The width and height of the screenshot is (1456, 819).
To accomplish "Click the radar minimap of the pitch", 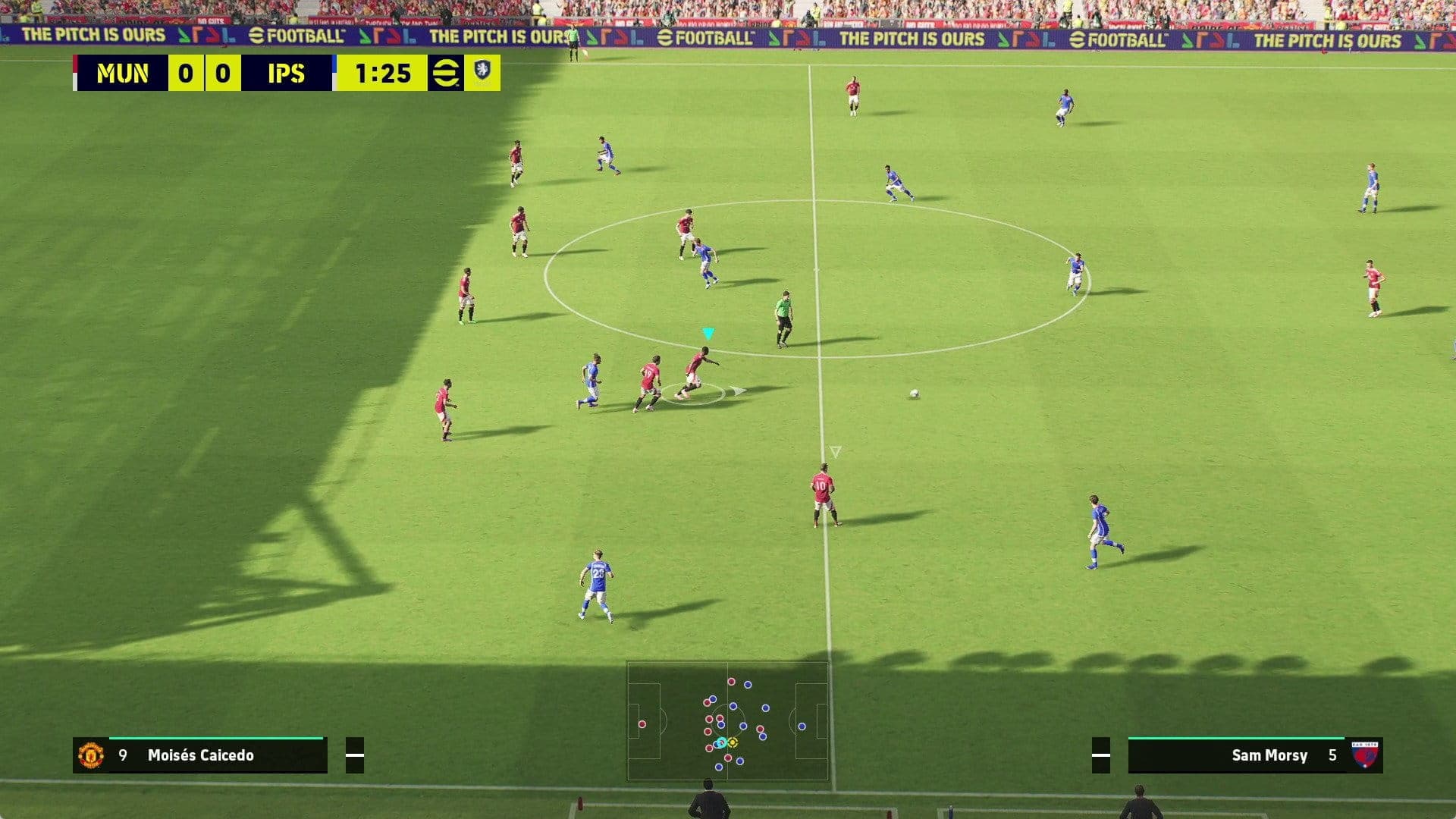I will pyautogui.click(x=727, y=720).
